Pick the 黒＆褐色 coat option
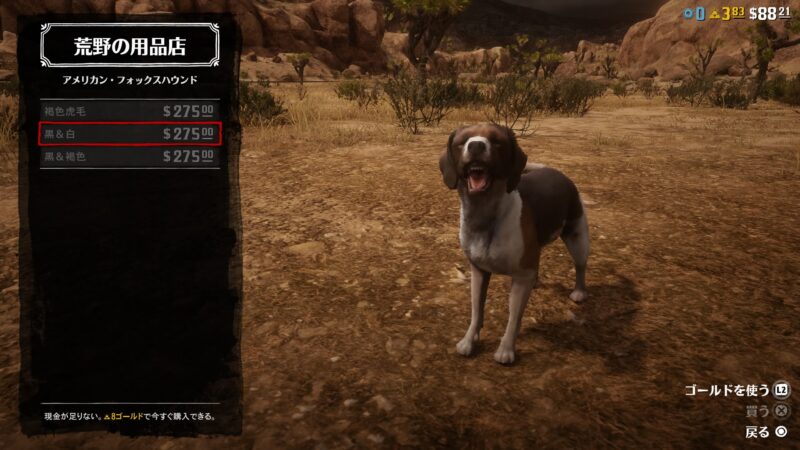Screen dimensions: 800x450 pyautogui.click(x=129, y=156)
